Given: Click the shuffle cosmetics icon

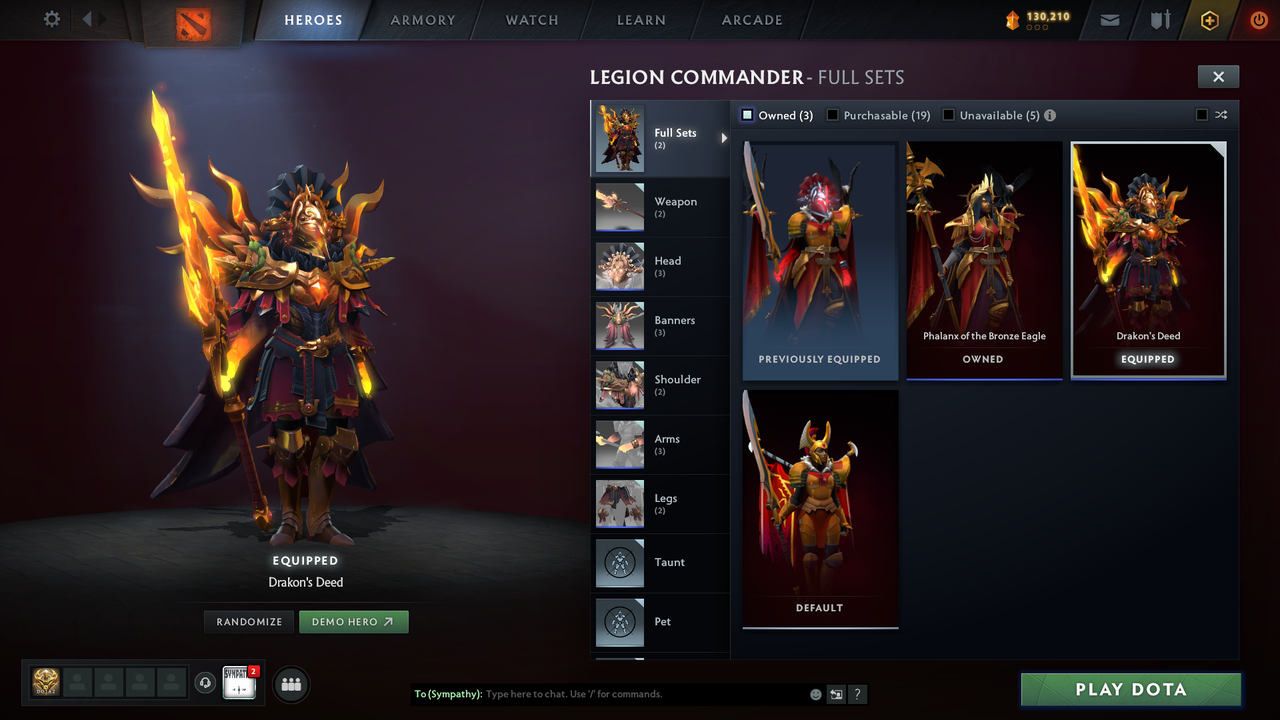Looking at the screenshot, I should (1220, 114).
